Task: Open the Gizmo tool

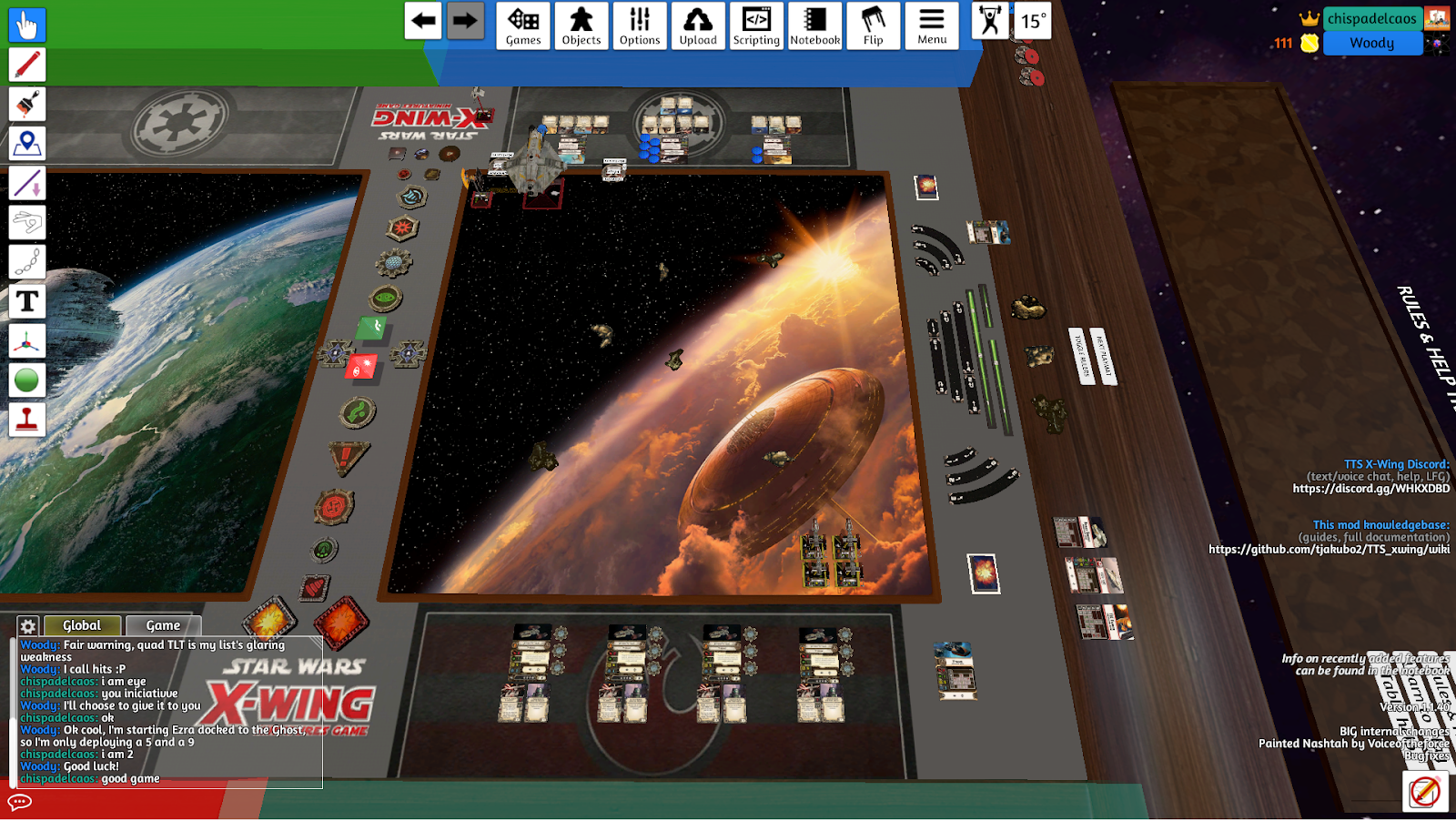Action: click(26, 340)
